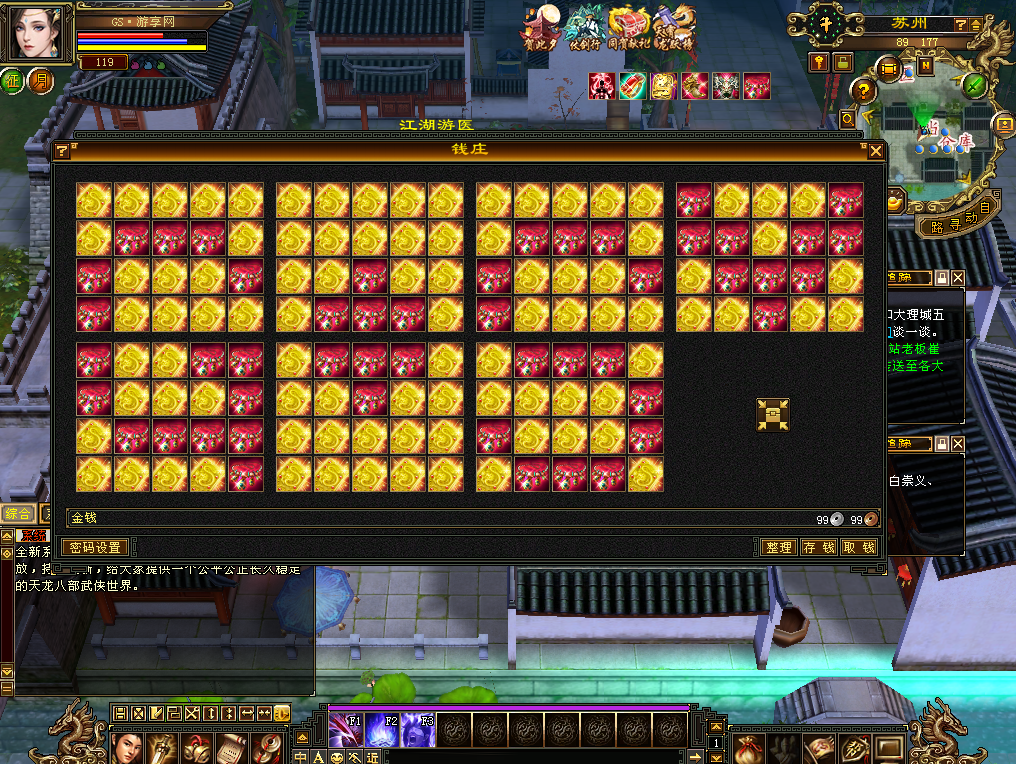
Task: Sort bank items with the 整理 button
Action: coord(778,547)
